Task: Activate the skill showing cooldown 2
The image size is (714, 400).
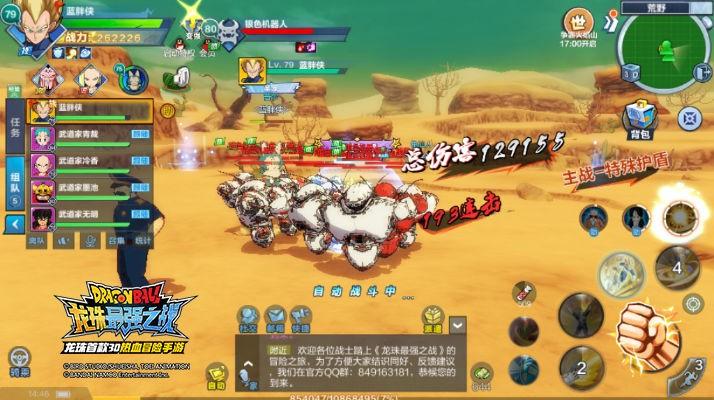Action: tap(581, 366)
